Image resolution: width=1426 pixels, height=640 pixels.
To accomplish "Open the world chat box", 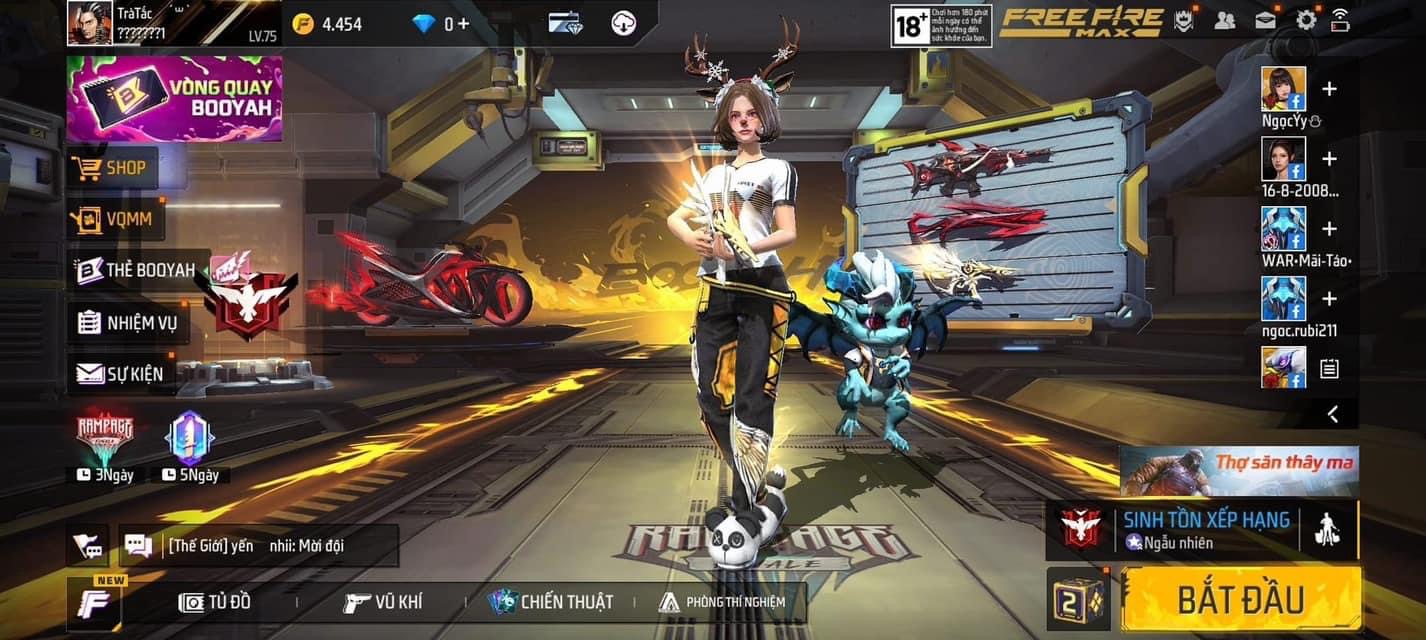I will 258,546.
